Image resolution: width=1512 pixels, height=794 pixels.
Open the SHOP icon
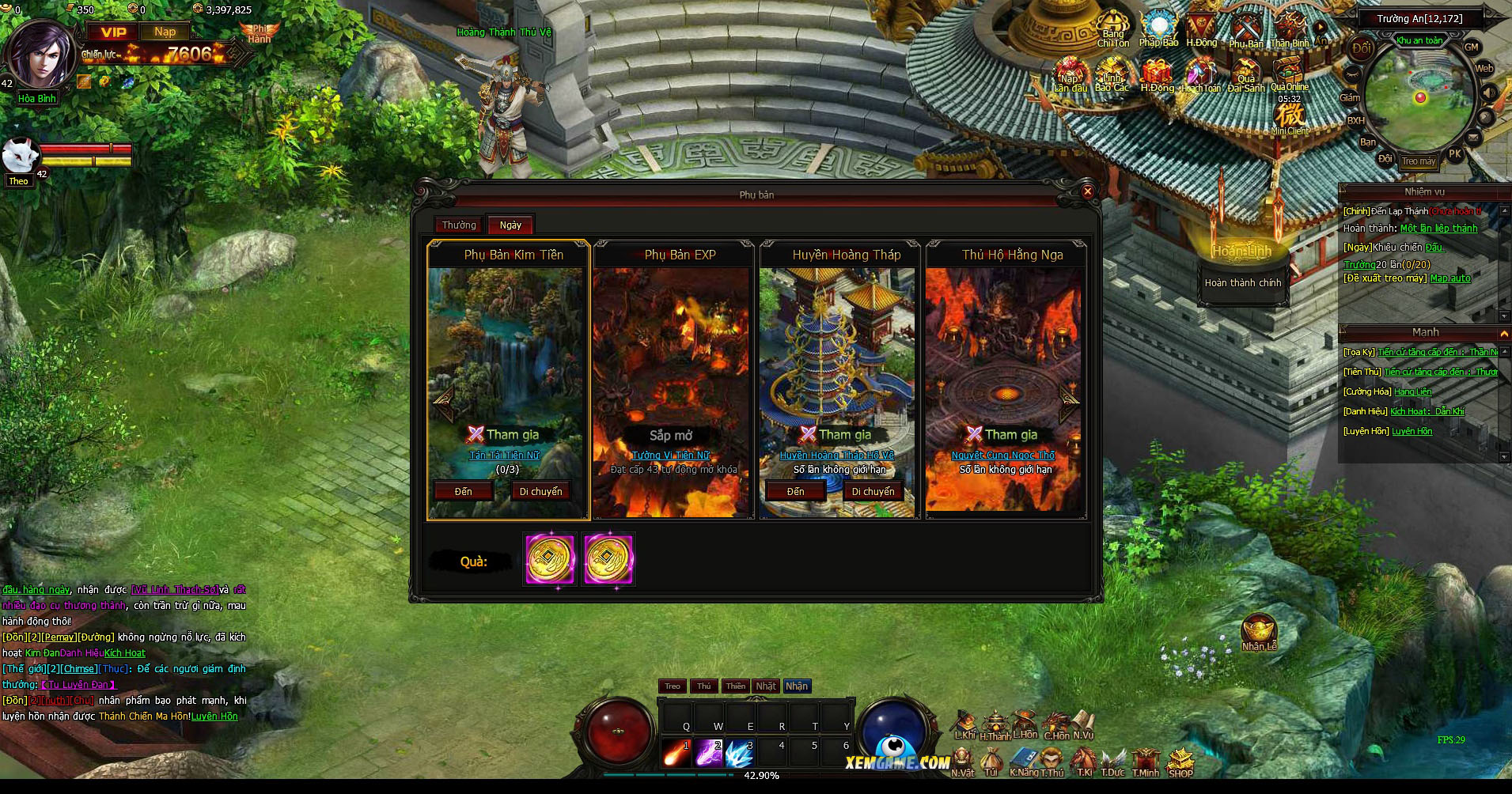coord(1180,762)
